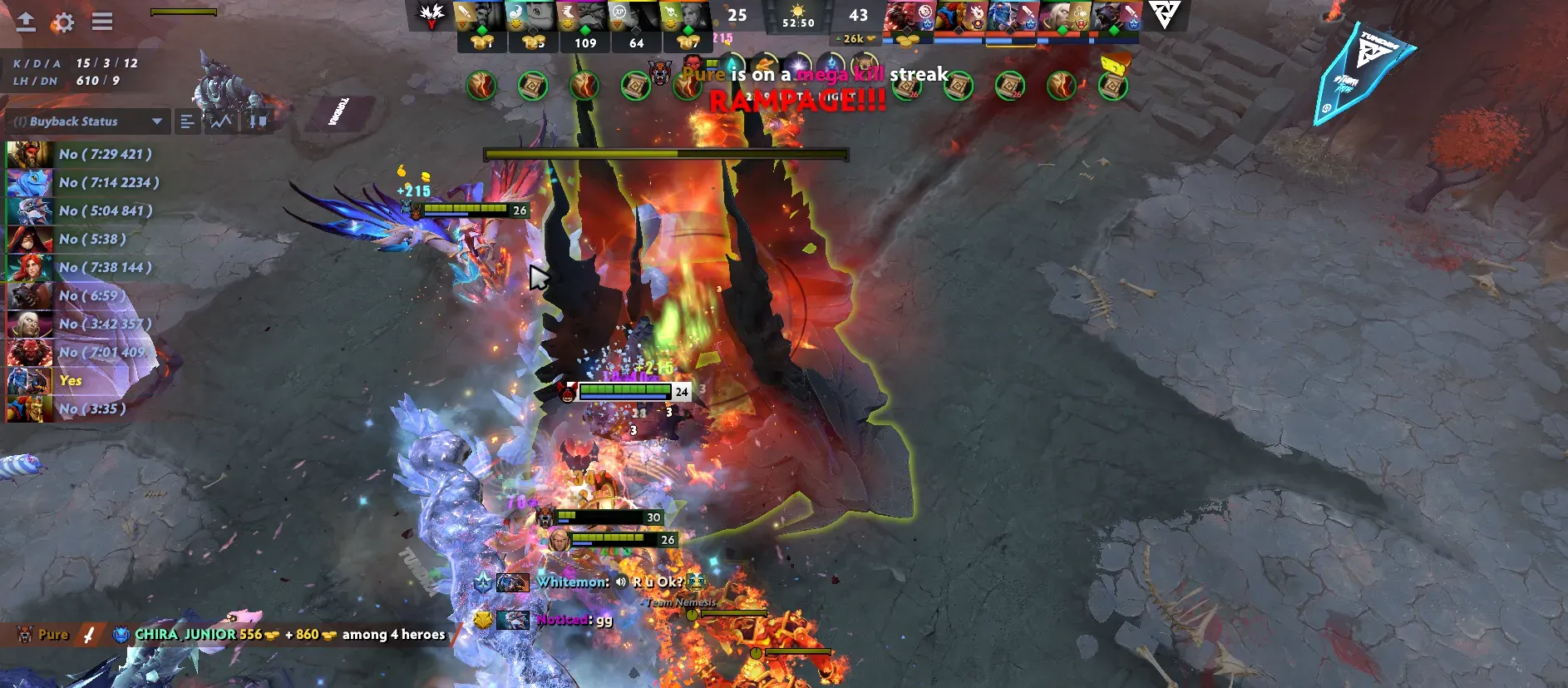
Task: Click a green-ringed neutral item icon below the scoreboard
Action: (x=481, y=85)
